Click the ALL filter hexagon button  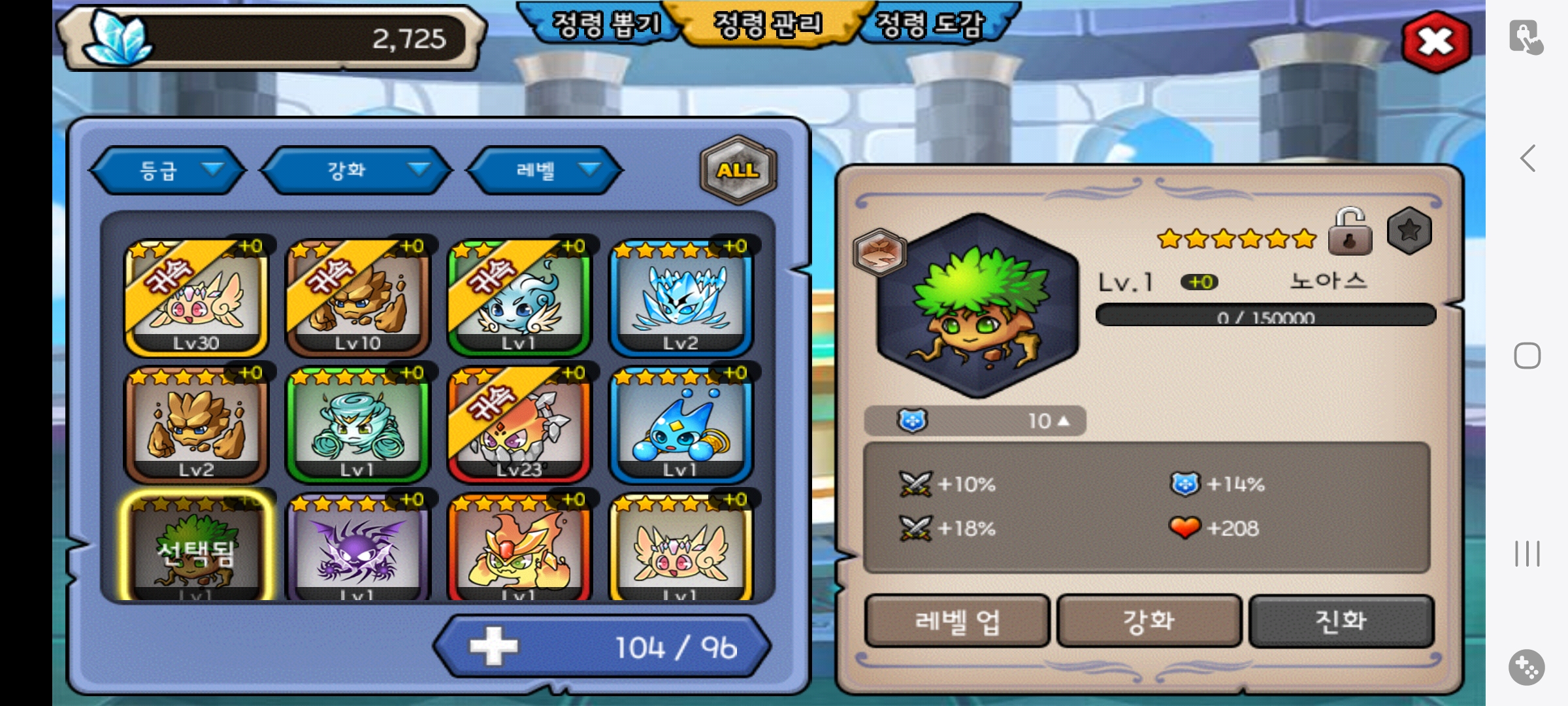738,170
